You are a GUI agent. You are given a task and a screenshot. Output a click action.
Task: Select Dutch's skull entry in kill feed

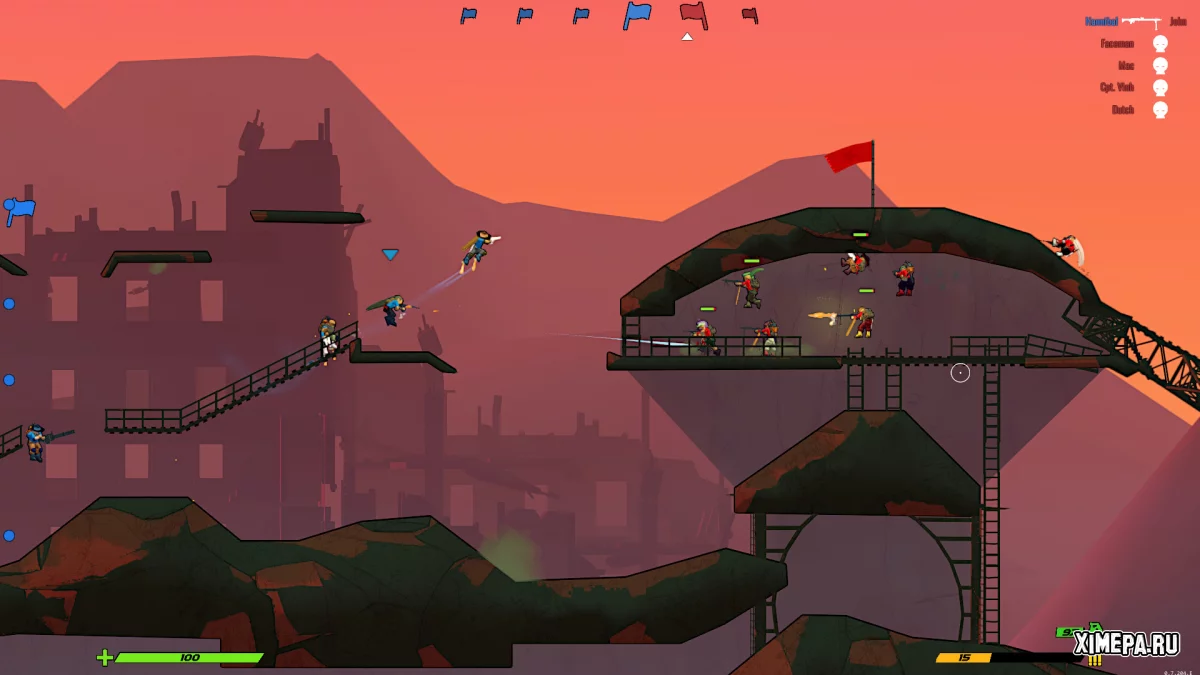(x=1160, y=110)
